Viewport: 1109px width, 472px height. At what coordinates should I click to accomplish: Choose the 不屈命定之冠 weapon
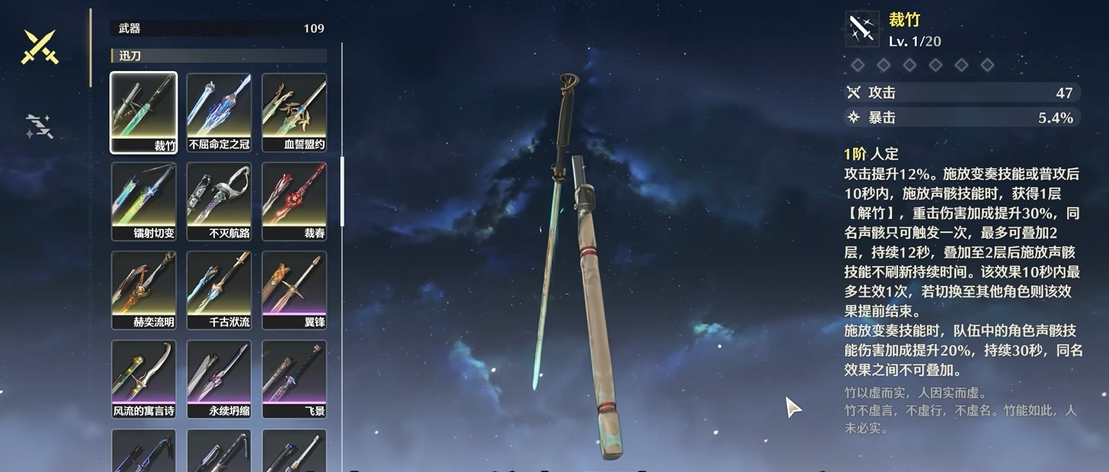(x=219, y=112)
